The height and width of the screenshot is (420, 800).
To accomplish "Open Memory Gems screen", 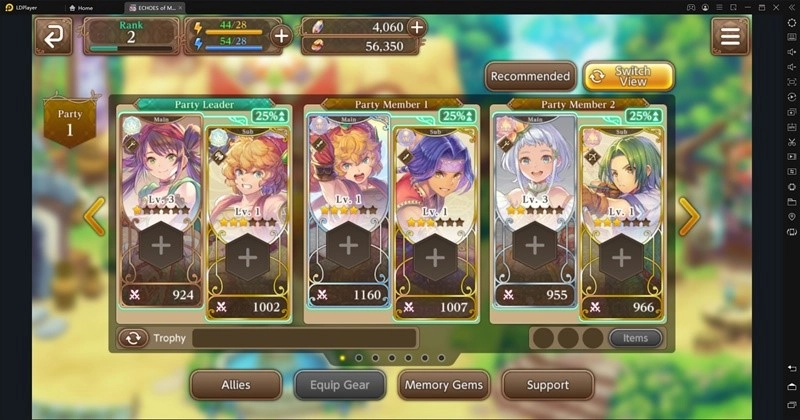I will [442, 384].
